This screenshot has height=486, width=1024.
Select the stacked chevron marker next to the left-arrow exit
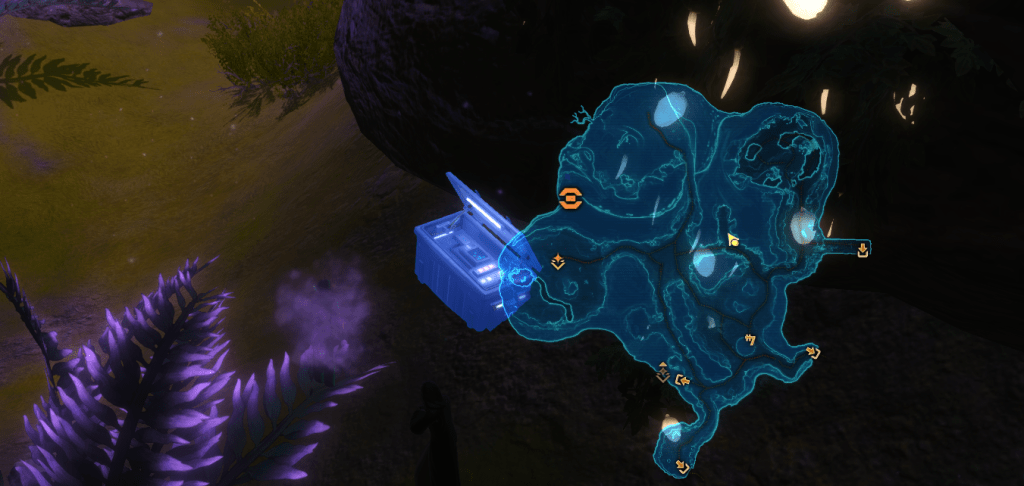(662, 373)
